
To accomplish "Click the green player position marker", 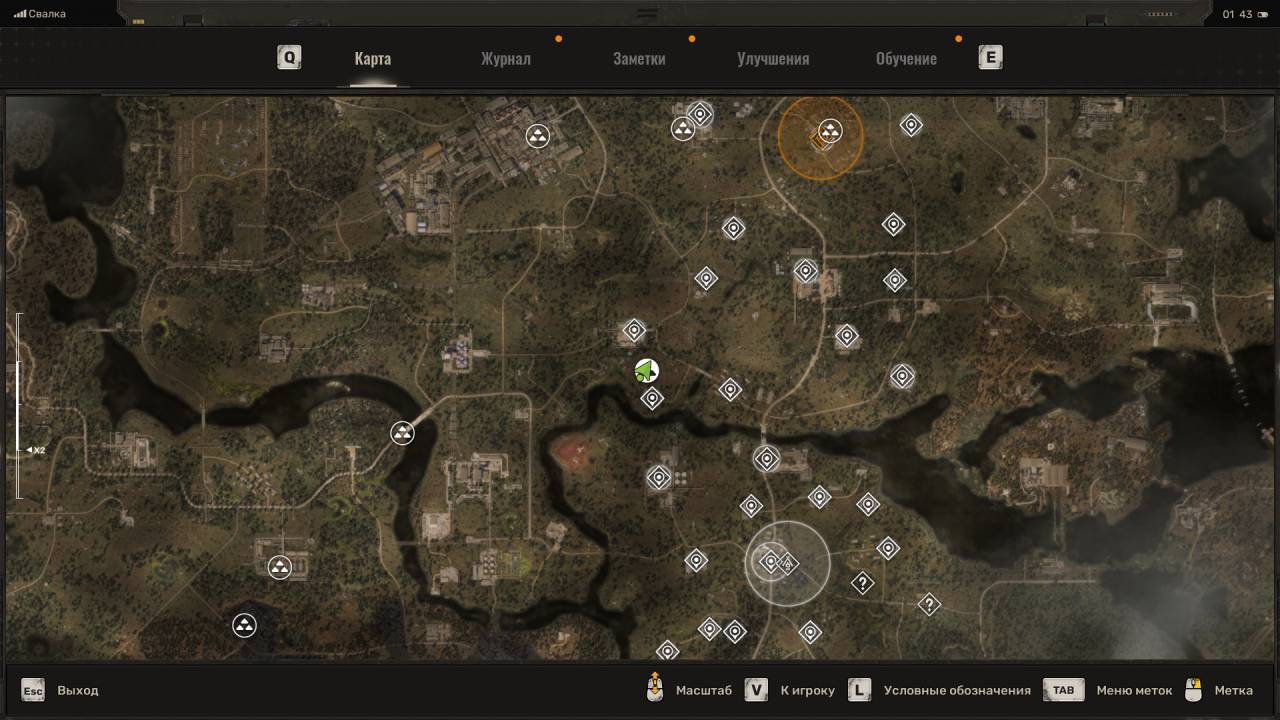I will tap(646, 371).
